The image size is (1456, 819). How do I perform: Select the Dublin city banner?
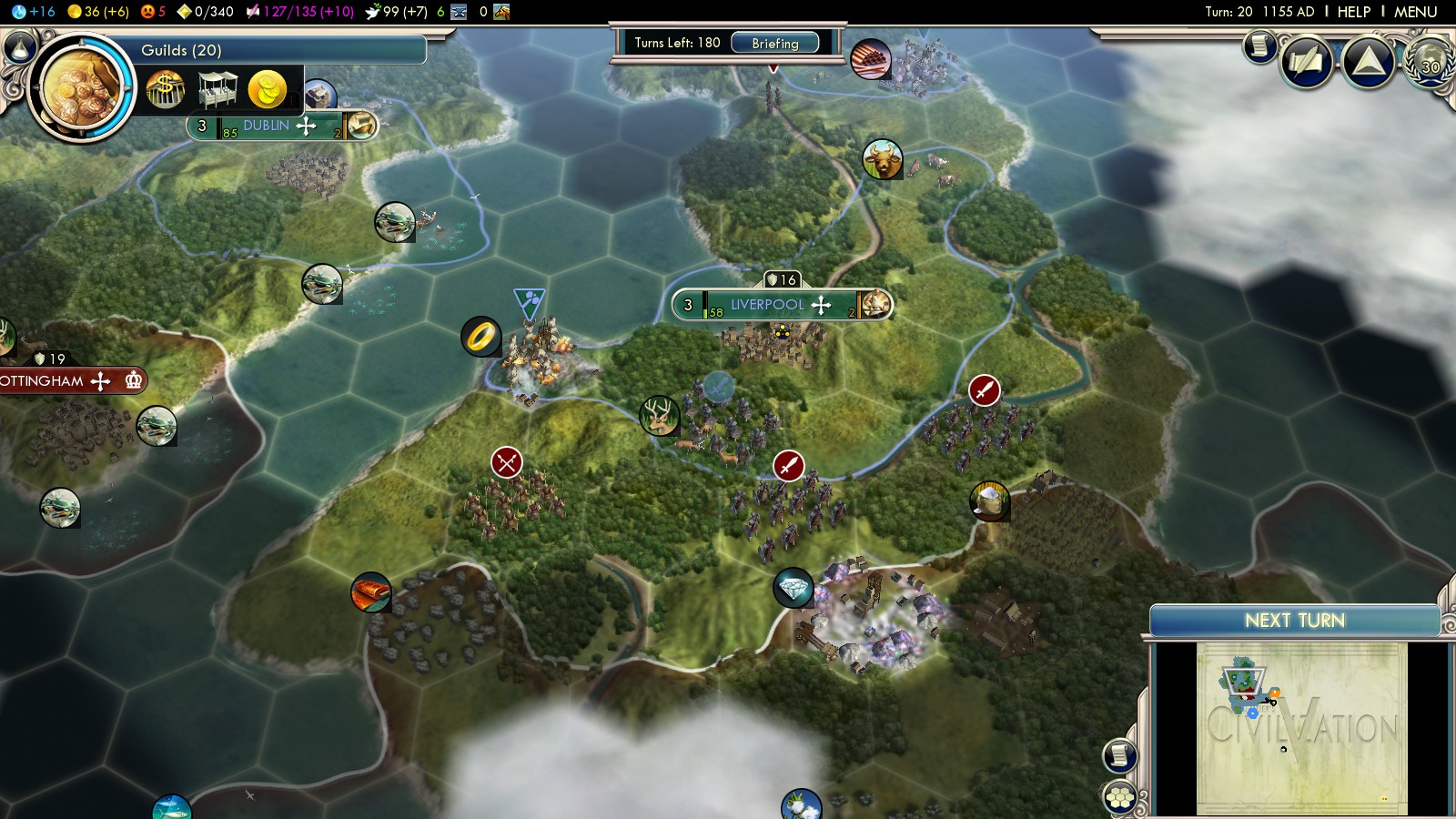click(266, 126)
